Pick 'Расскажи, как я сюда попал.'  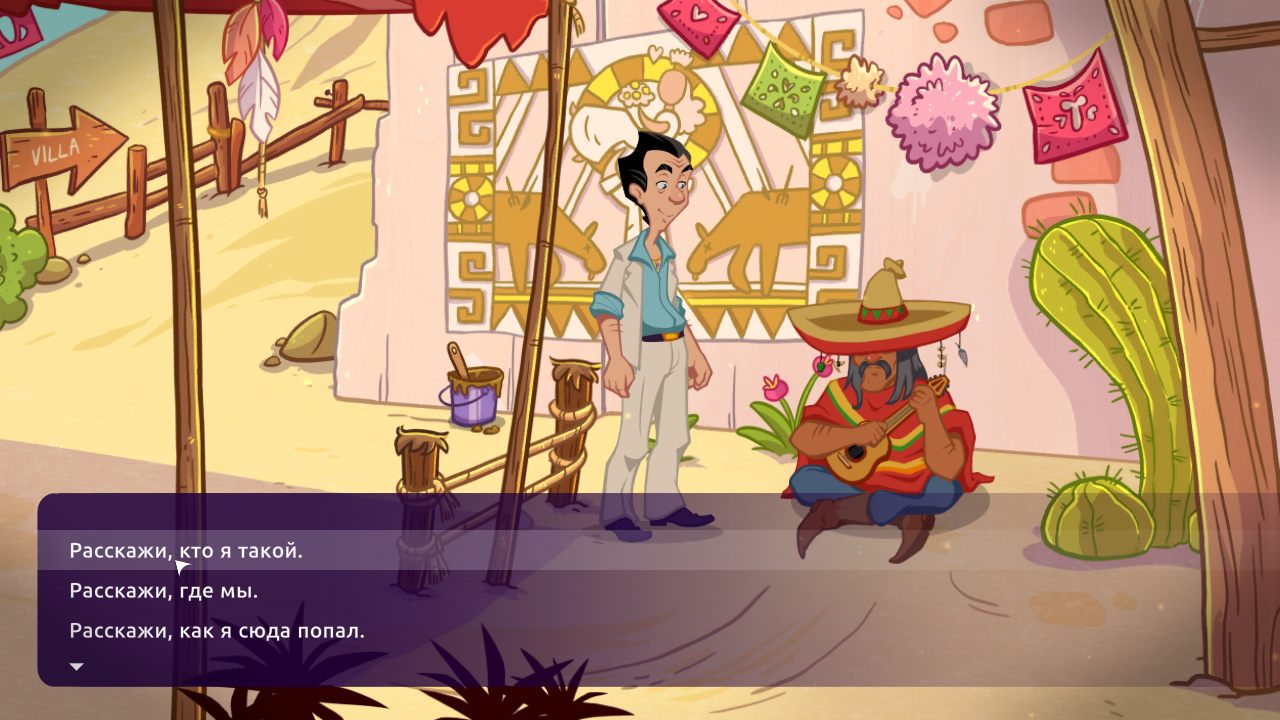click(217, 630)
